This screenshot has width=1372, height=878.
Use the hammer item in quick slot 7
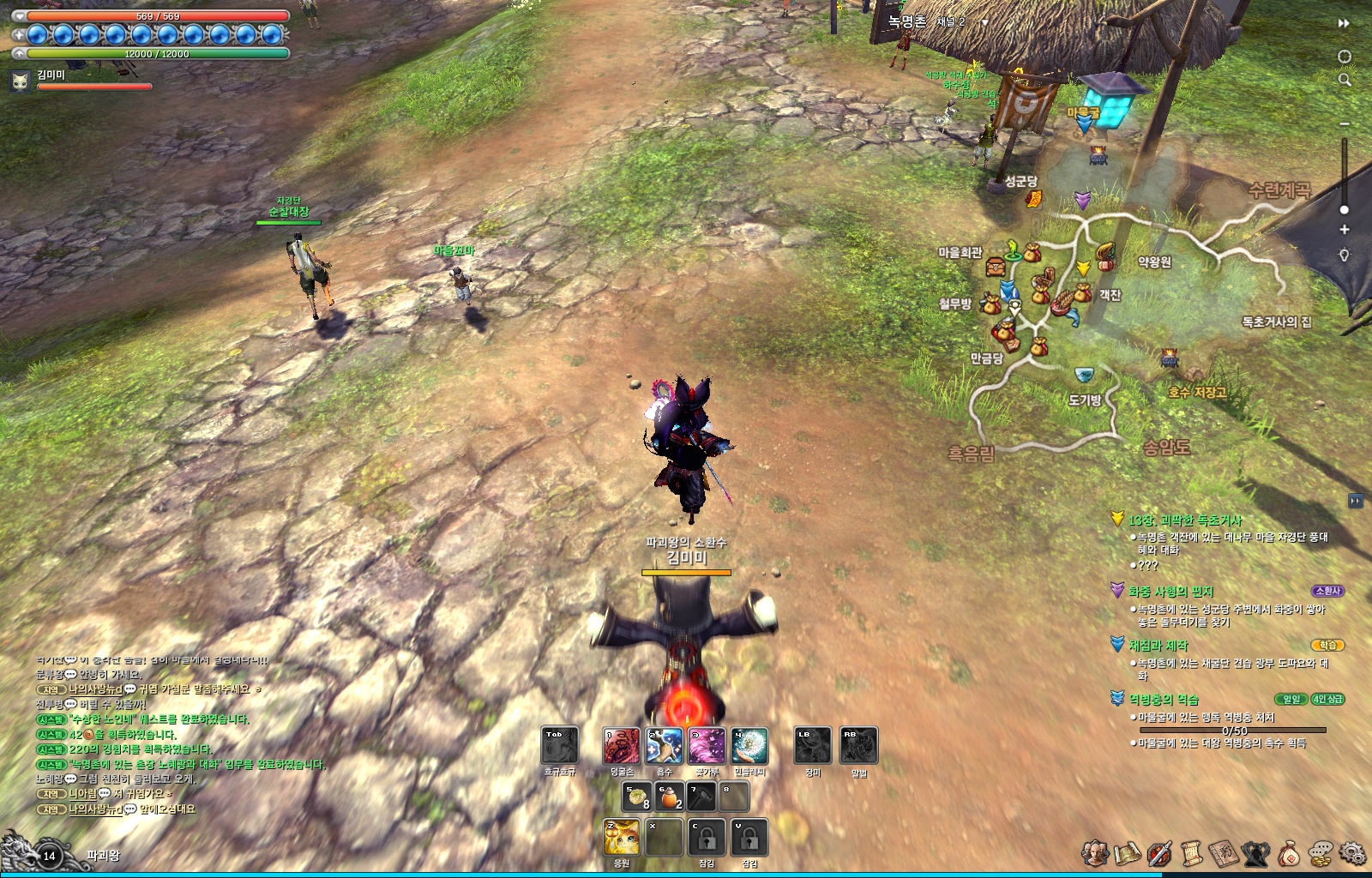pos(702,797)
